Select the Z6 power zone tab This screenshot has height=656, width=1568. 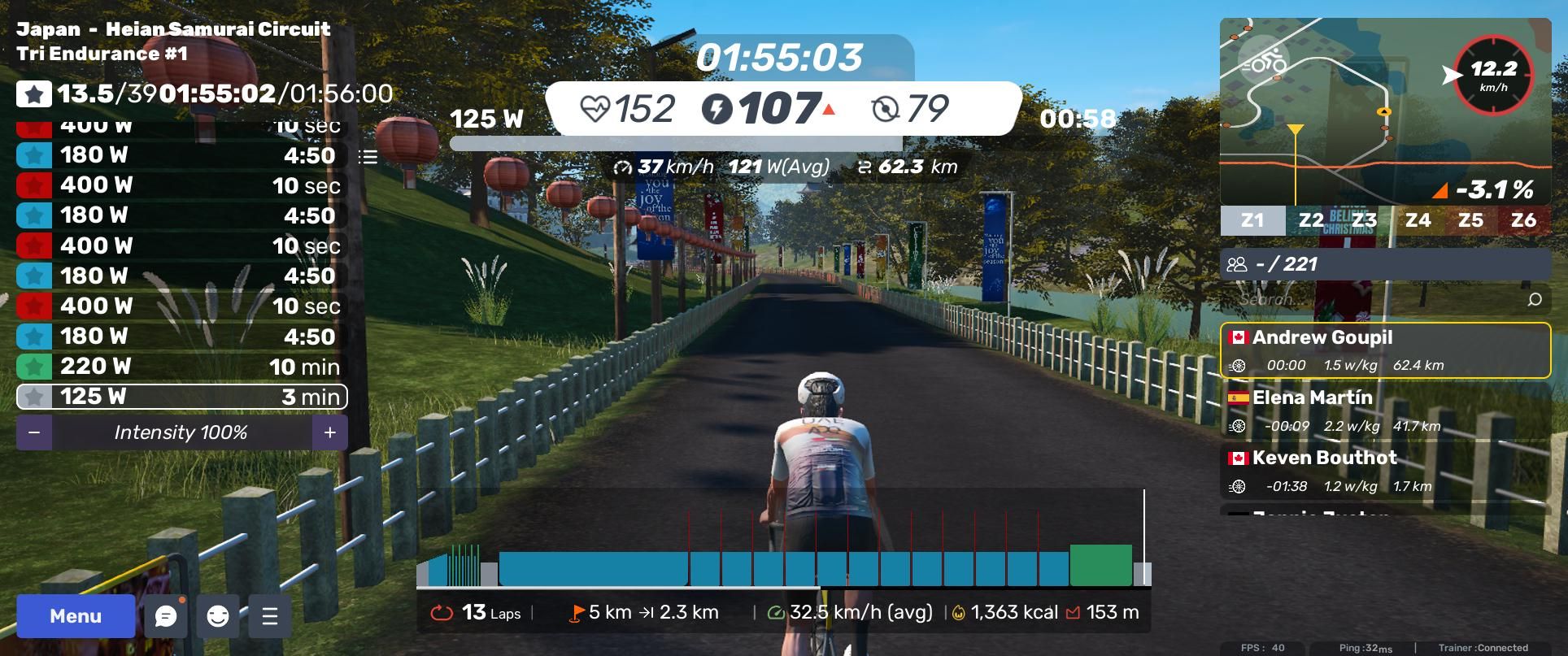coord(1523,220)
